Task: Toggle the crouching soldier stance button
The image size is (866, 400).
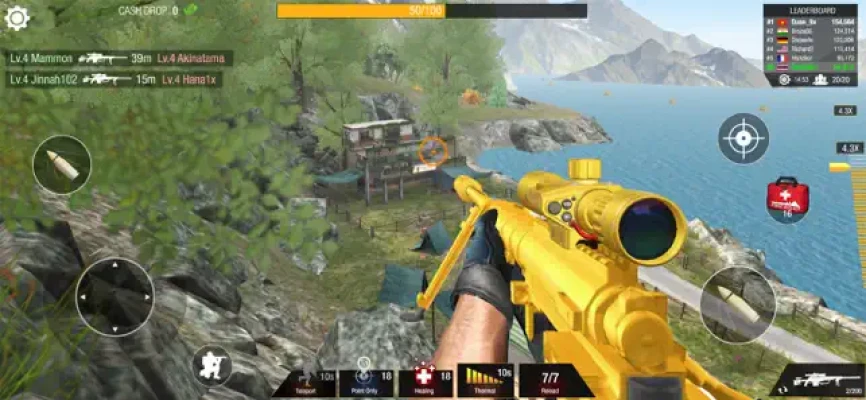Action: [212, 365]
